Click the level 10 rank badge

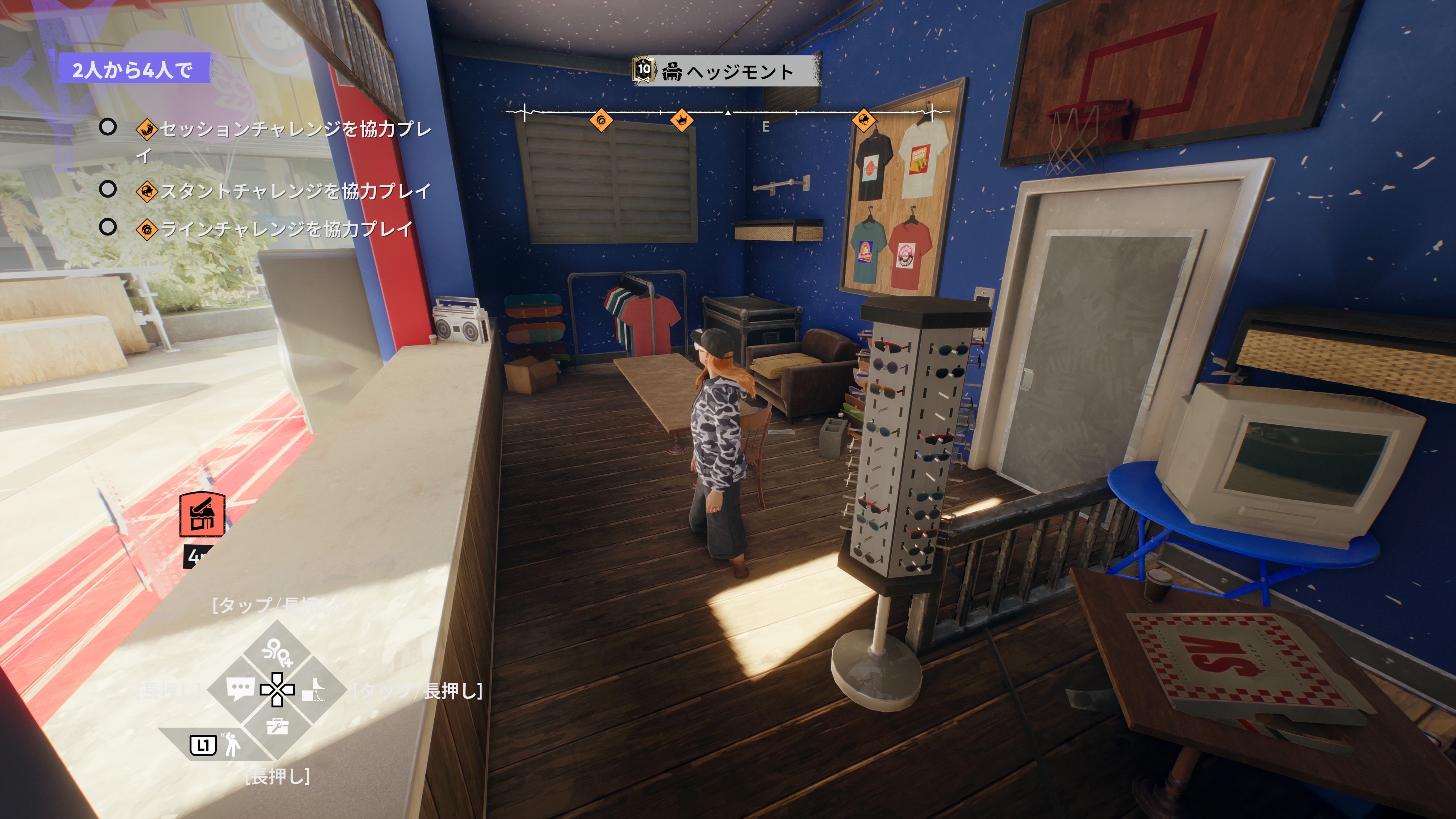[x=644, y=70]
